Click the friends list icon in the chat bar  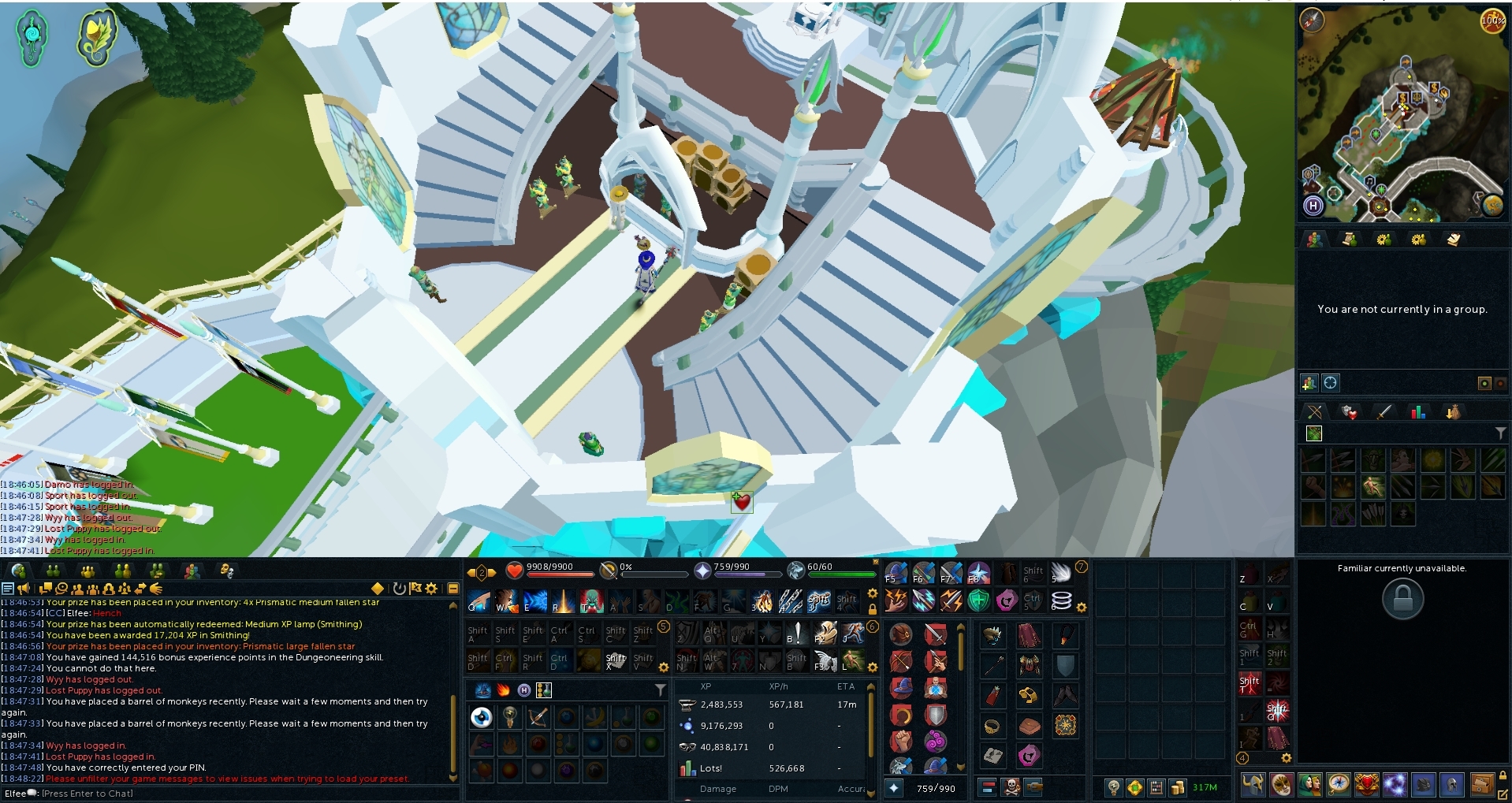pyautogui.click(x=76, y=589)
